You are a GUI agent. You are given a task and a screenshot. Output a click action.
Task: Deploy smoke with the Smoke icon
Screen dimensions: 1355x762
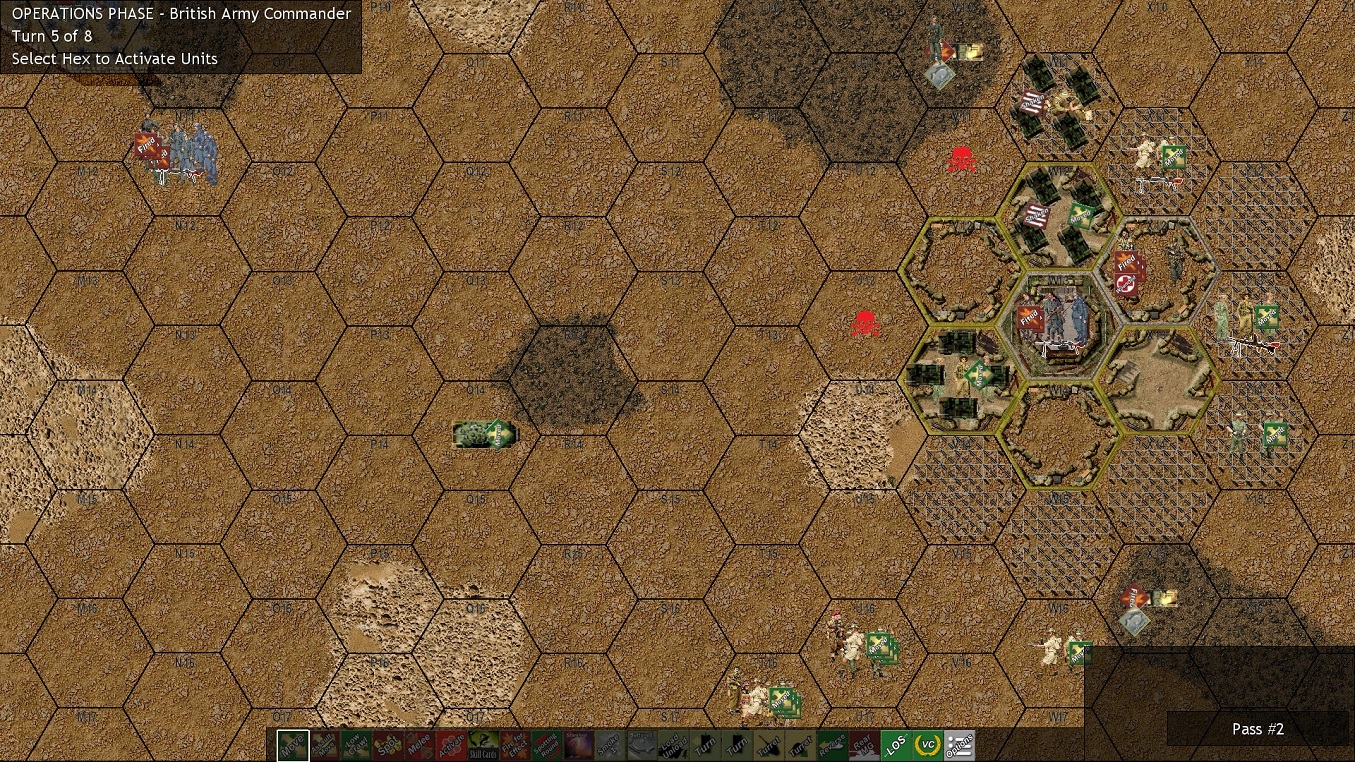[610, 746]
